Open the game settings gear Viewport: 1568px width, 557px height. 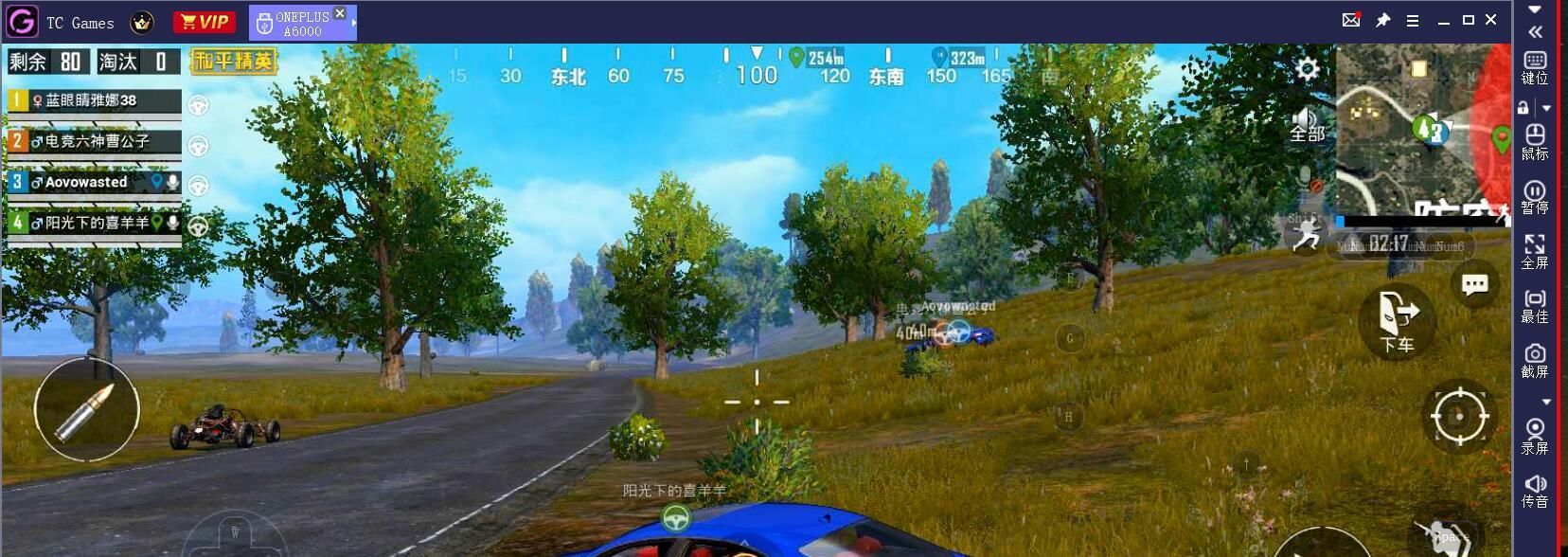(1308, 68)
